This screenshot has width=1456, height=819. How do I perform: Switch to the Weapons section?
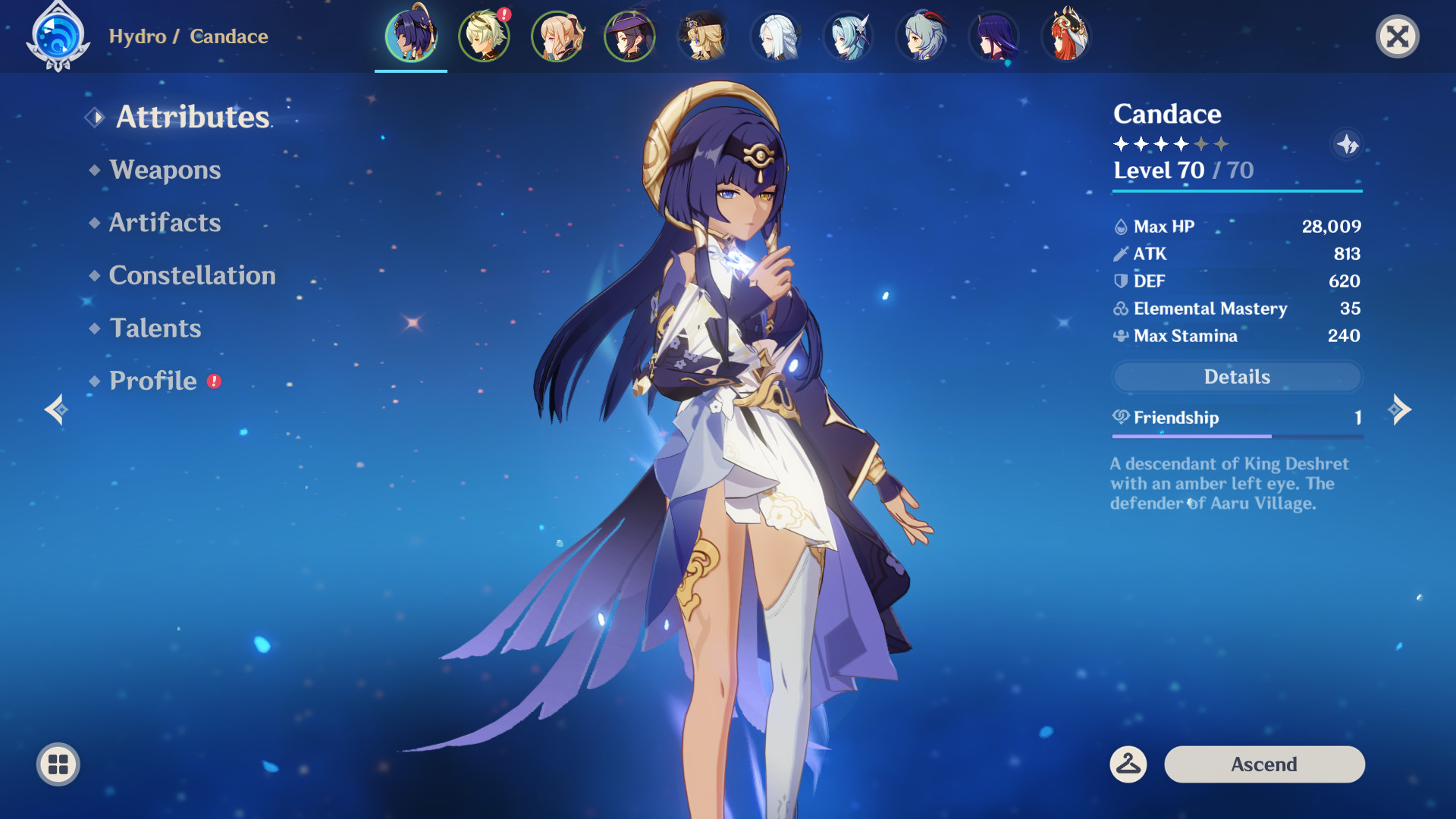[164, 170]
